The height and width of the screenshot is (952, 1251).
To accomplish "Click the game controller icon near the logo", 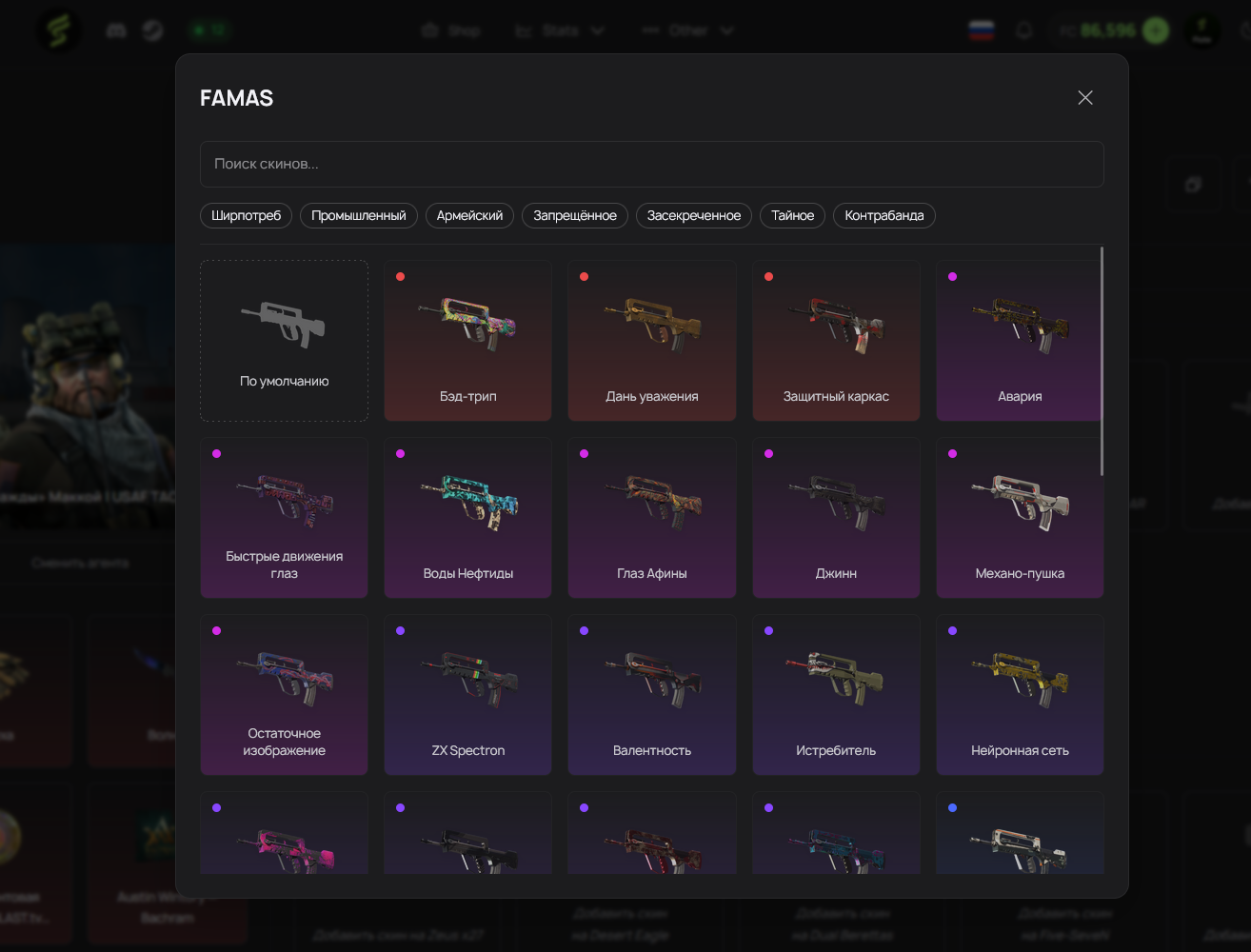I will click(x=115, y=30).
